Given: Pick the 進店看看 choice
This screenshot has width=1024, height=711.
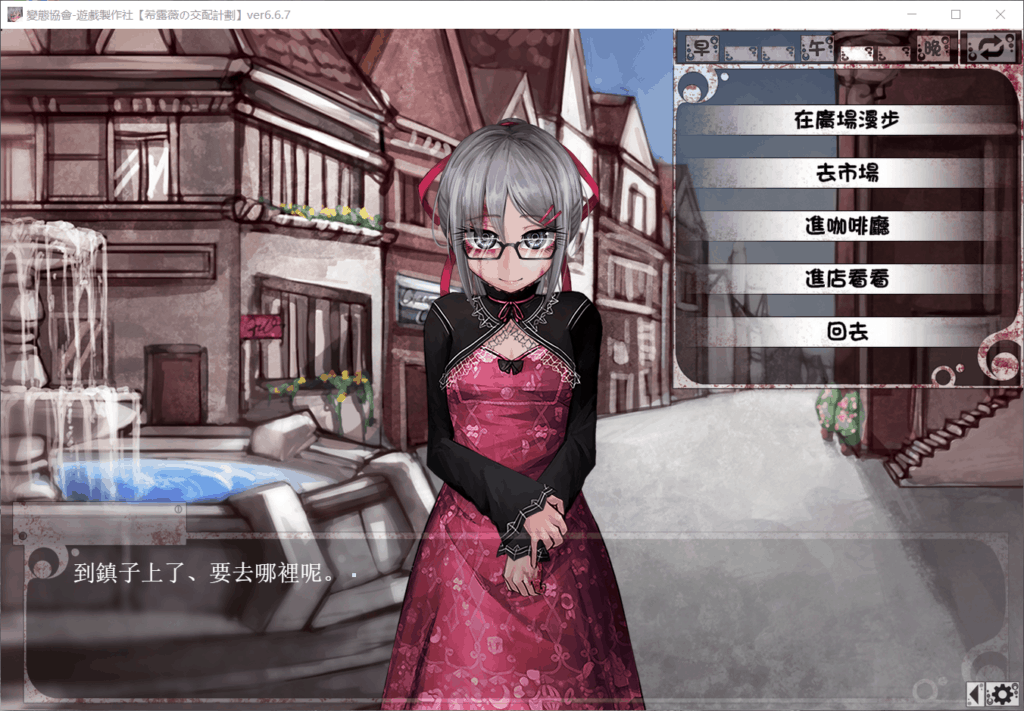Looking at the screenshot, I should [x=846, y=279].
